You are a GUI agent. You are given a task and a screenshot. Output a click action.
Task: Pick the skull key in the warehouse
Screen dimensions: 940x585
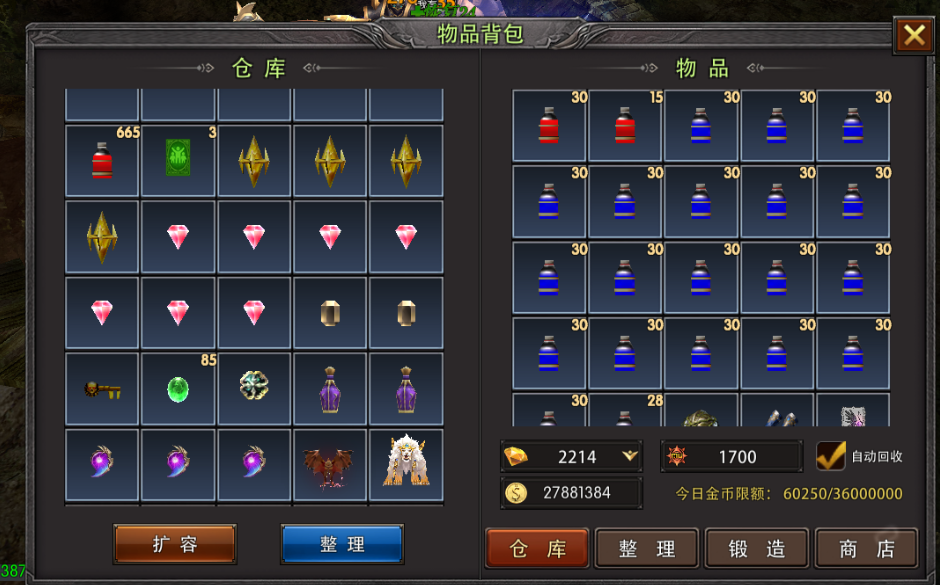pyautogui.click(x=102, y=389)
